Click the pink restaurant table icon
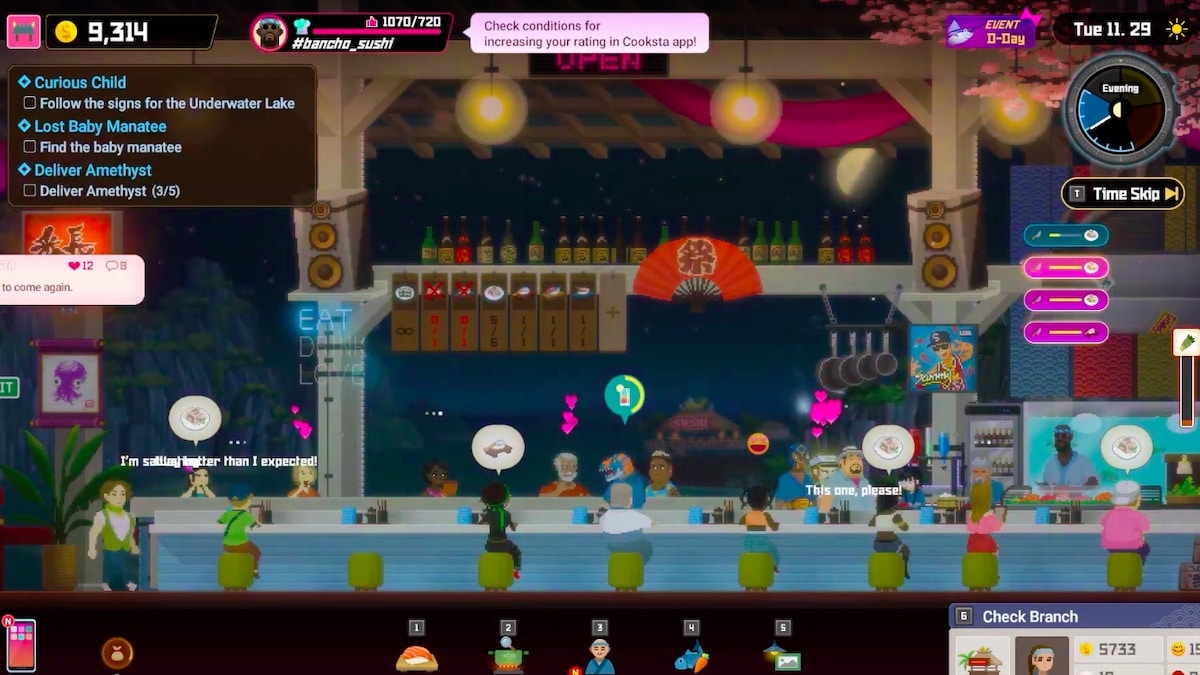Image resolution: width=1200 pixels, height=675 pixels. [23, 31]
